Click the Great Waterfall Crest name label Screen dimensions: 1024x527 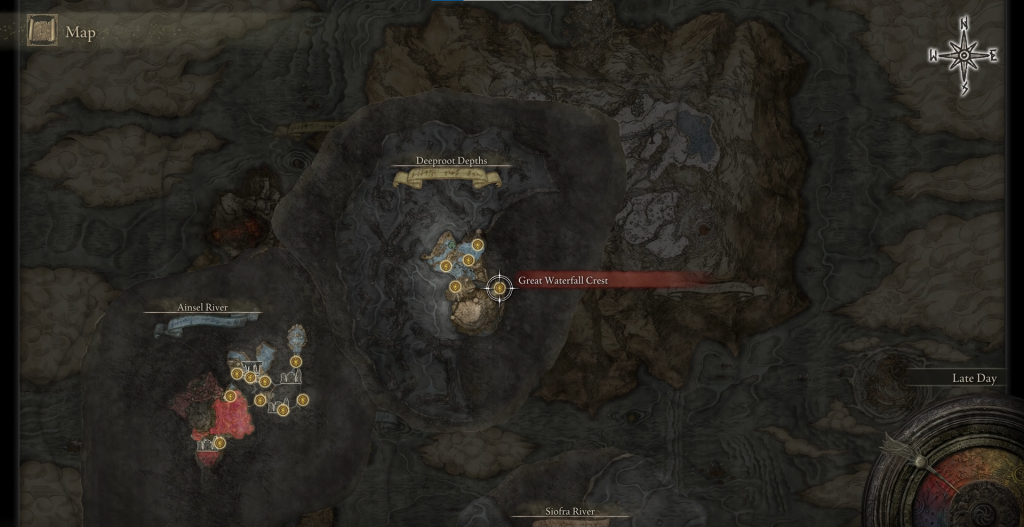[563, 281]
